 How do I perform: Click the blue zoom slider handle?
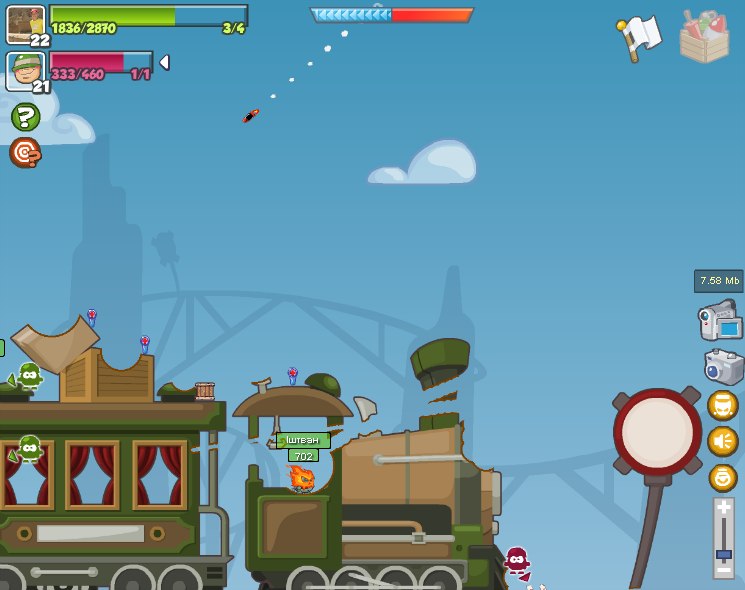724,553
